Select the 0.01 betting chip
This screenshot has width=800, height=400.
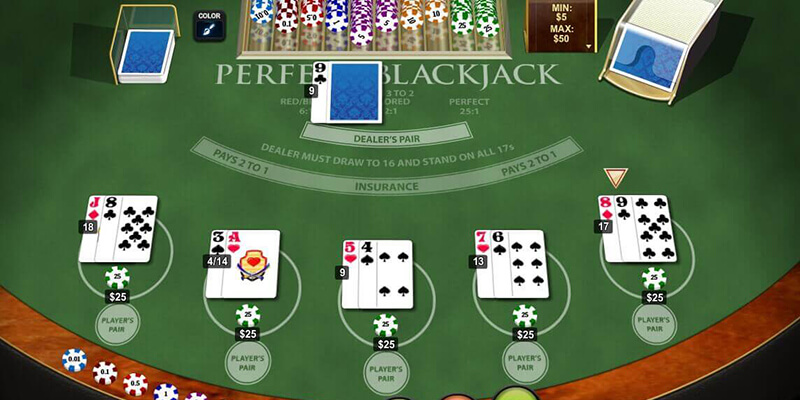click(x=74, y=360)
